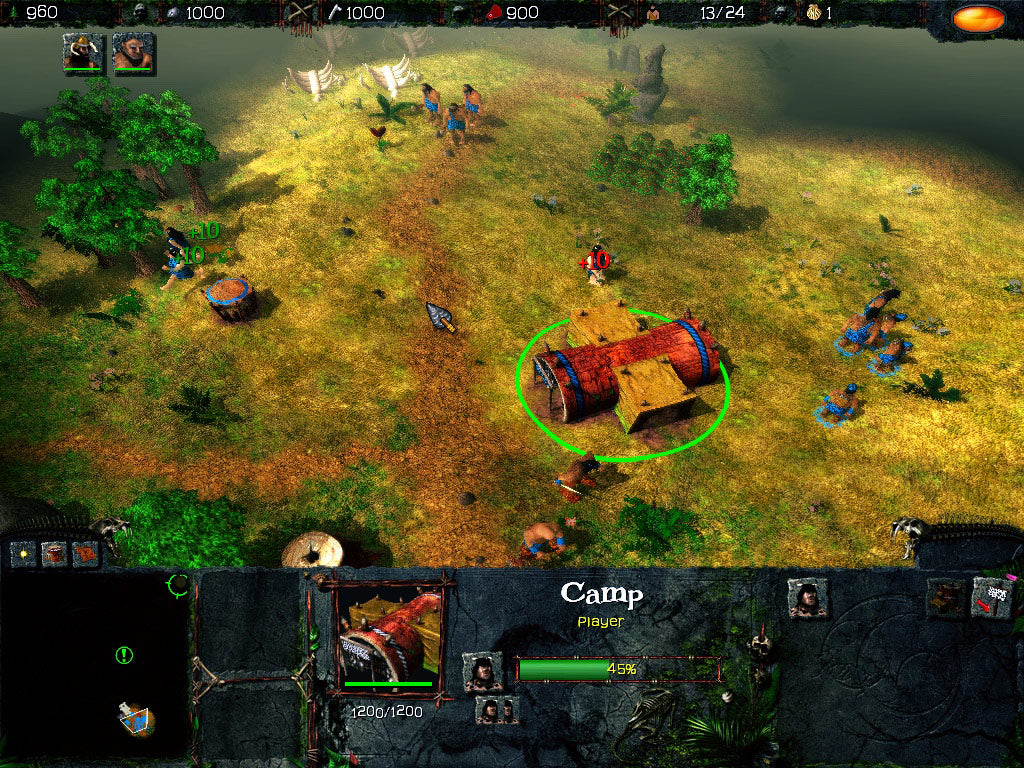Click the rally point signpost command
Screen dimensions: 1024x768
tap(992, 598)
